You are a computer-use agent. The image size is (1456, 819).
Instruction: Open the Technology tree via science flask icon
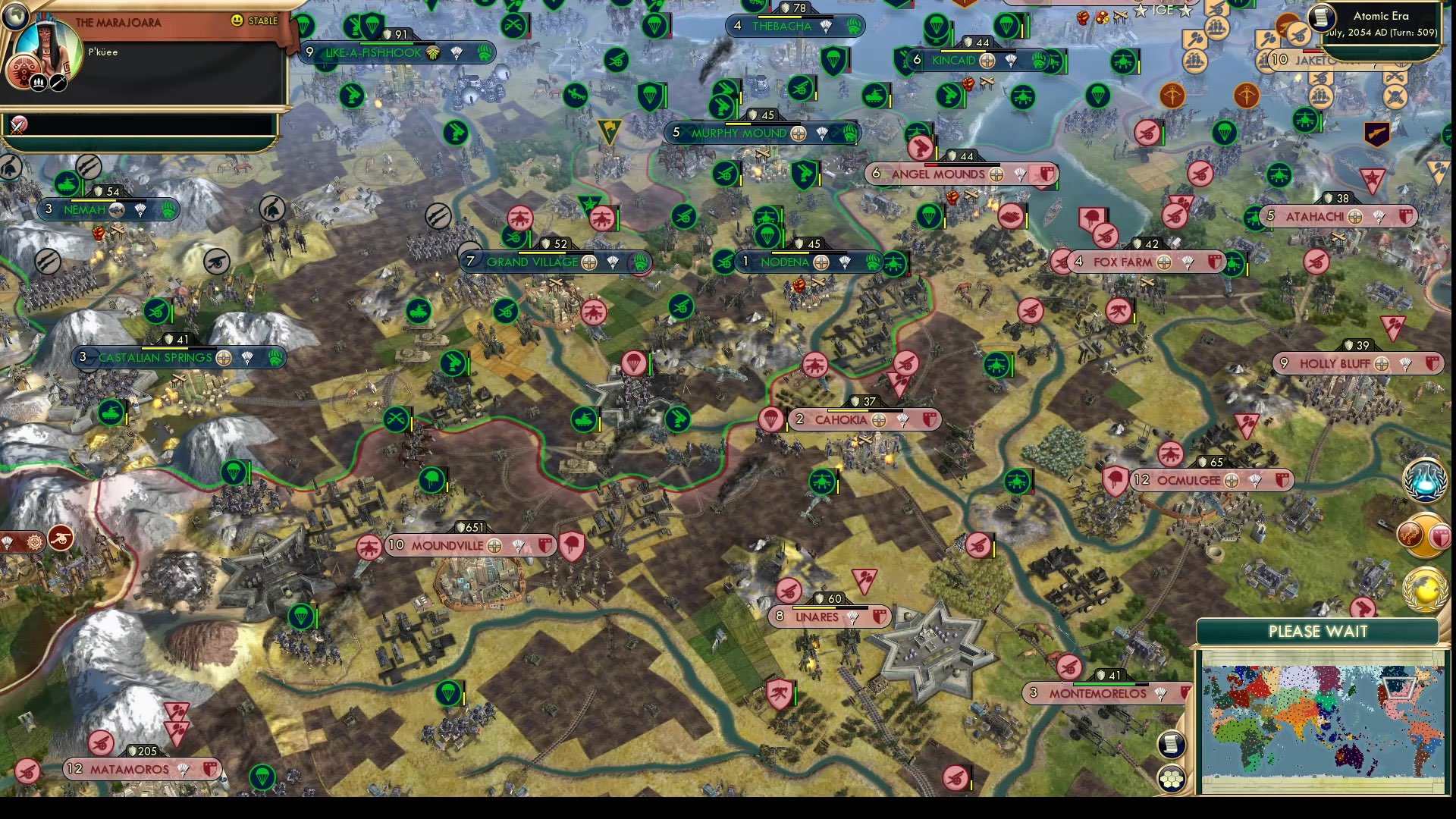pos(1426,480)
